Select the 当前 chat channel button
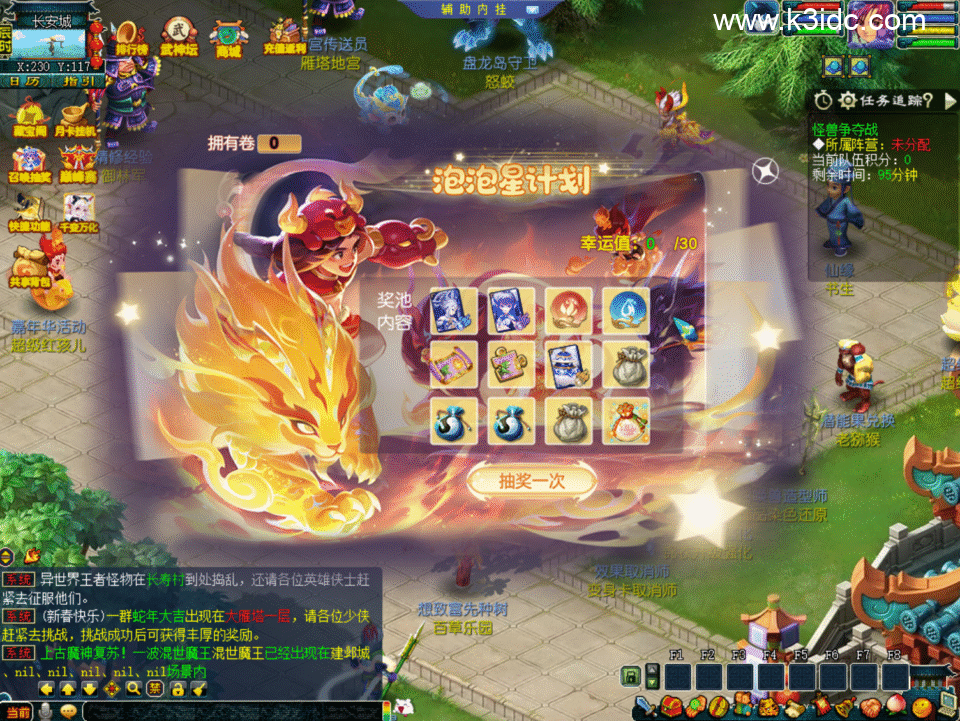 tap(17, 711)
